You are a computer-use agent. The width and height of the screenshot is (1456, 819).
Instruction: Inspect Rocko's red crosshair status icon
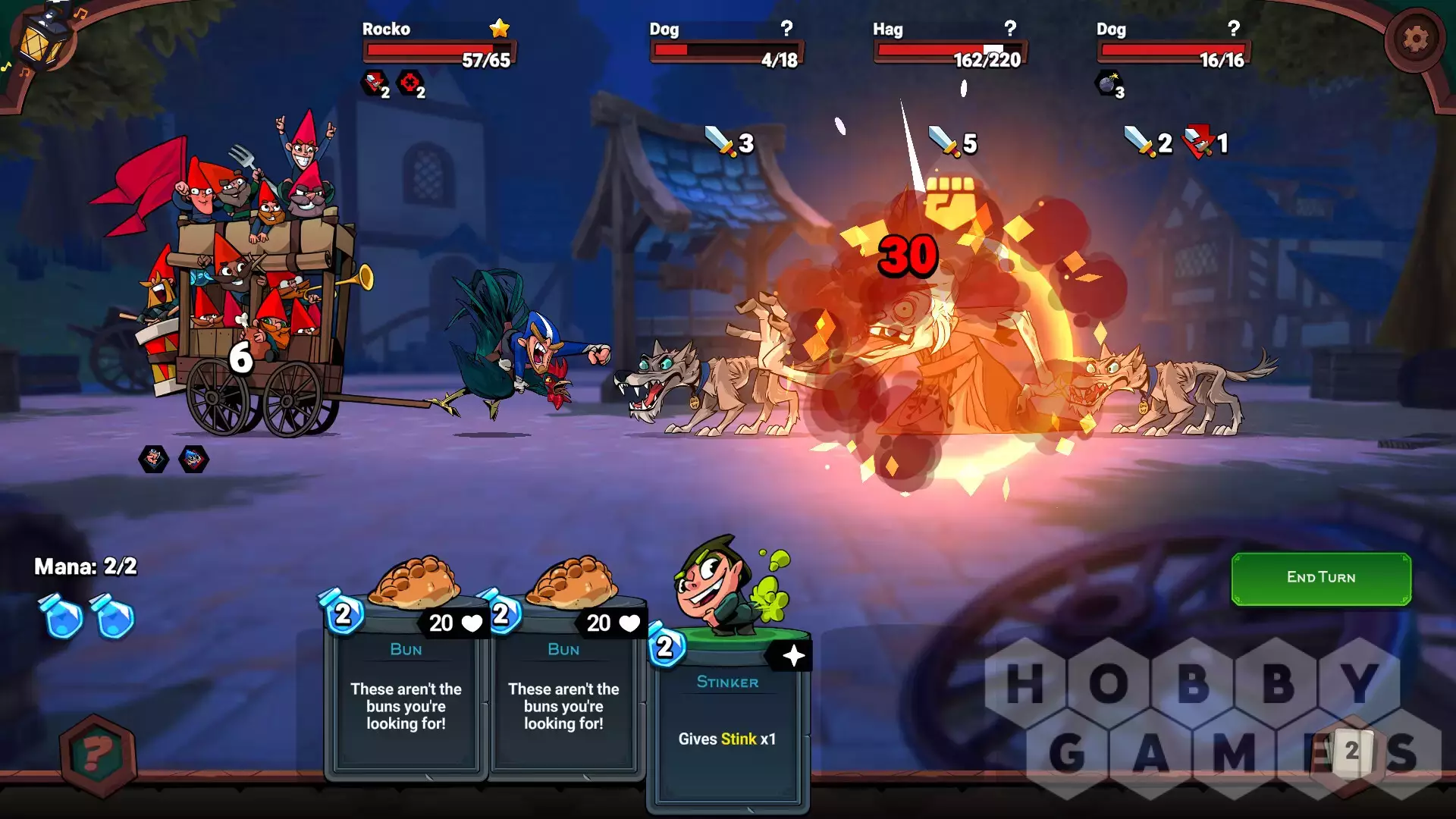point(410,83)
